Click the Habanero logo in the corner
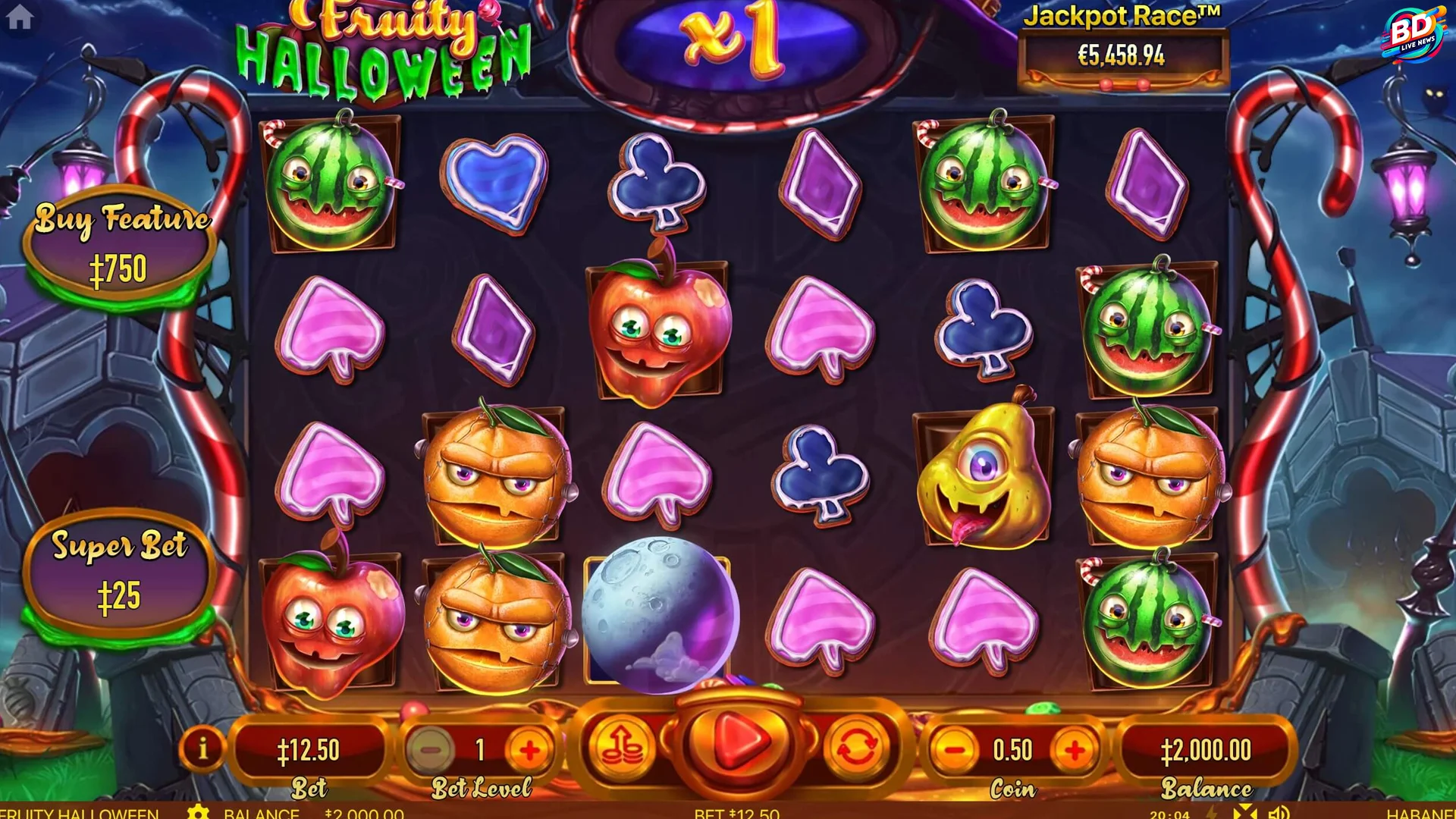The width and height of the screenshot is (1456, 819). click(1426, 814)
